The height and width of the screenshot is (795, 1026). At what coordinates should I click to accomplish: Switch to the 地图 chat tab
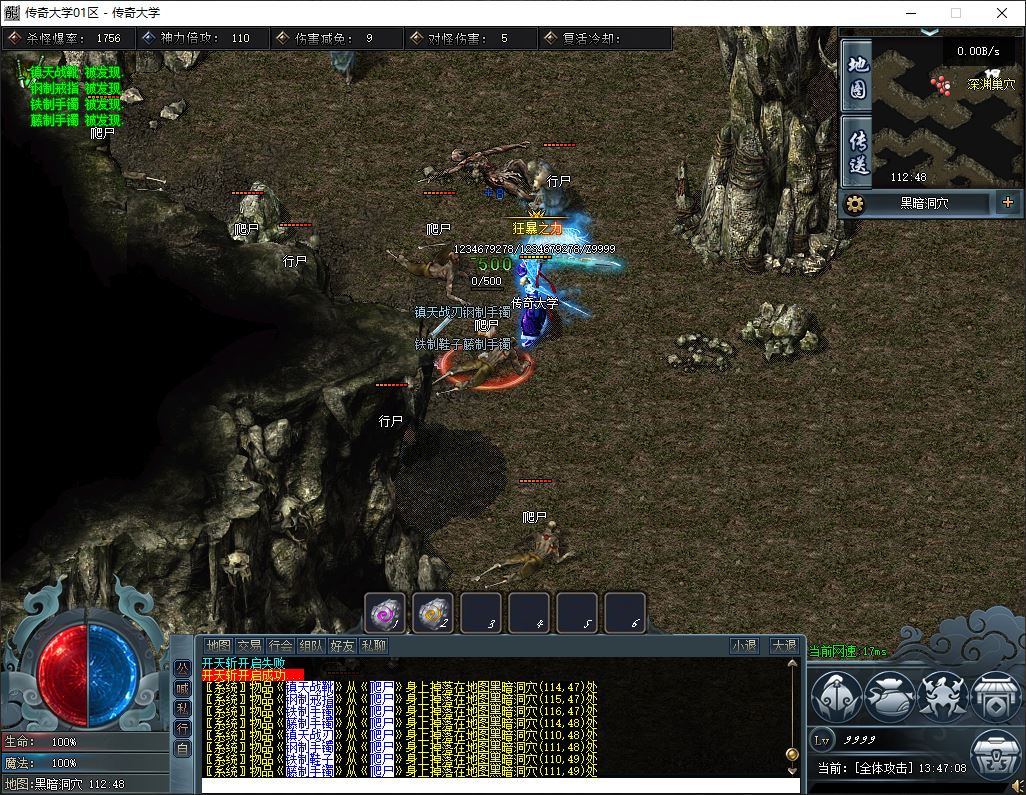pos(218,646)
